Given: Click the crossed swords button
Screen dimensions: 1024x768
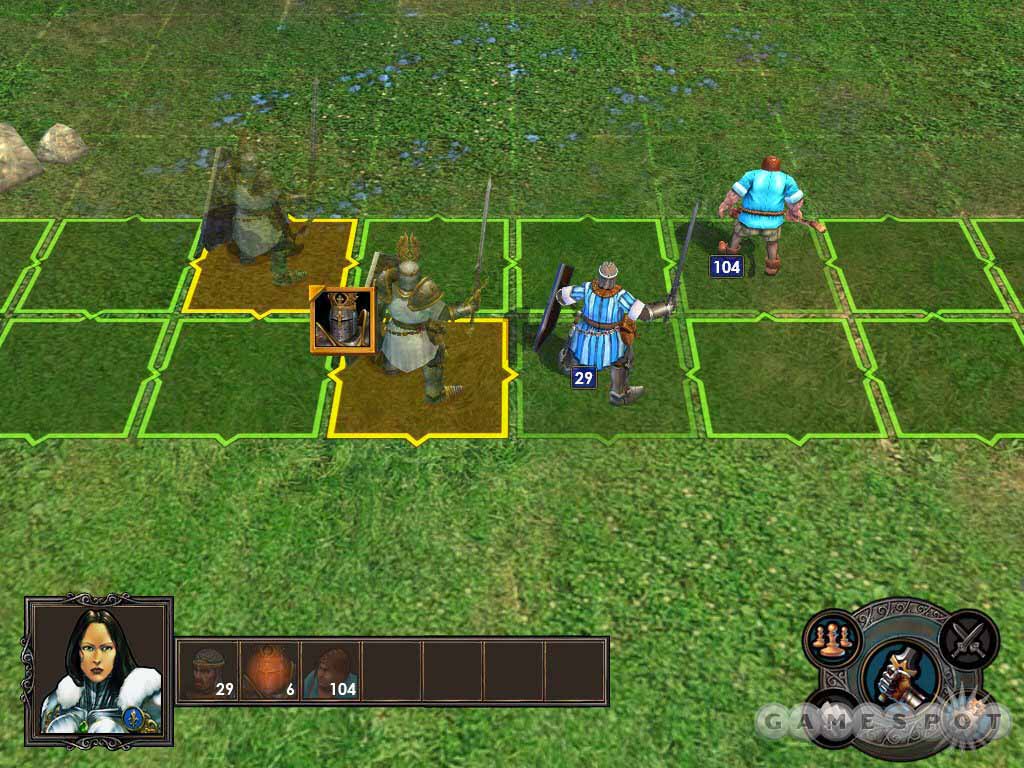Looking at the screenshot, I should coord(968,636).
